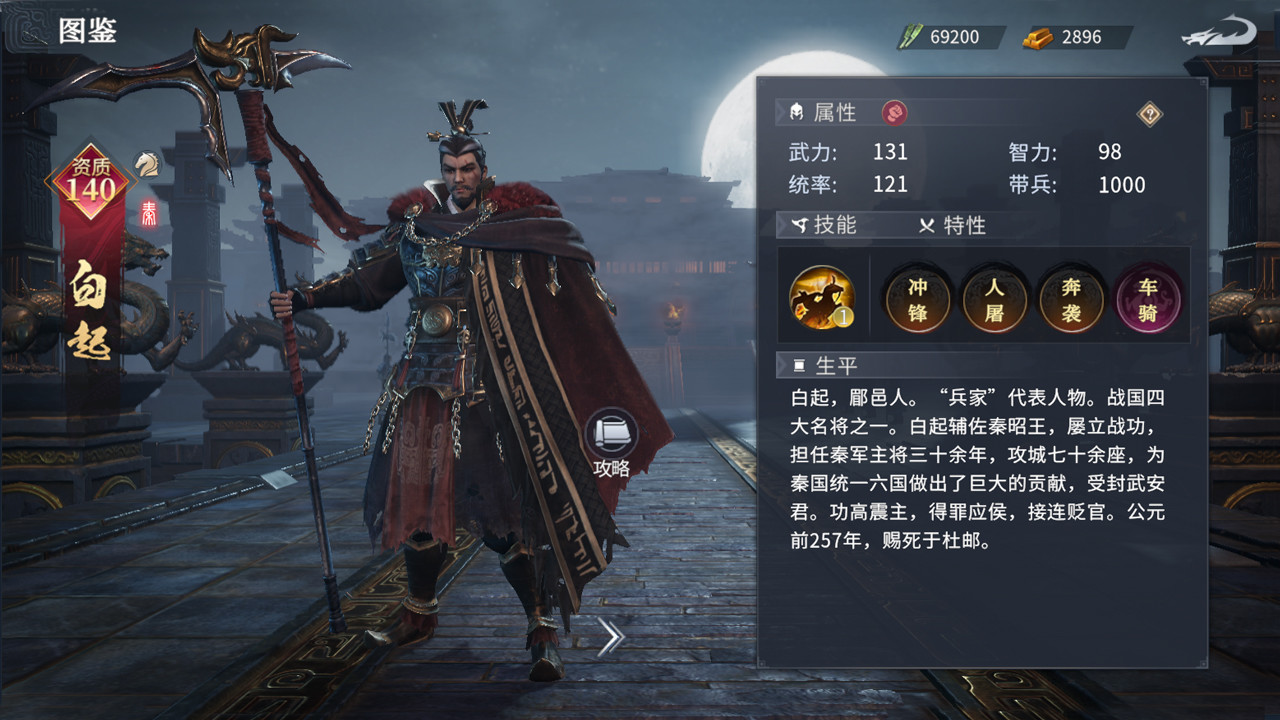Click the red fist icon beside 属性
The height and width of the screenshot is (720, 1280).
(x=893, y=112)
